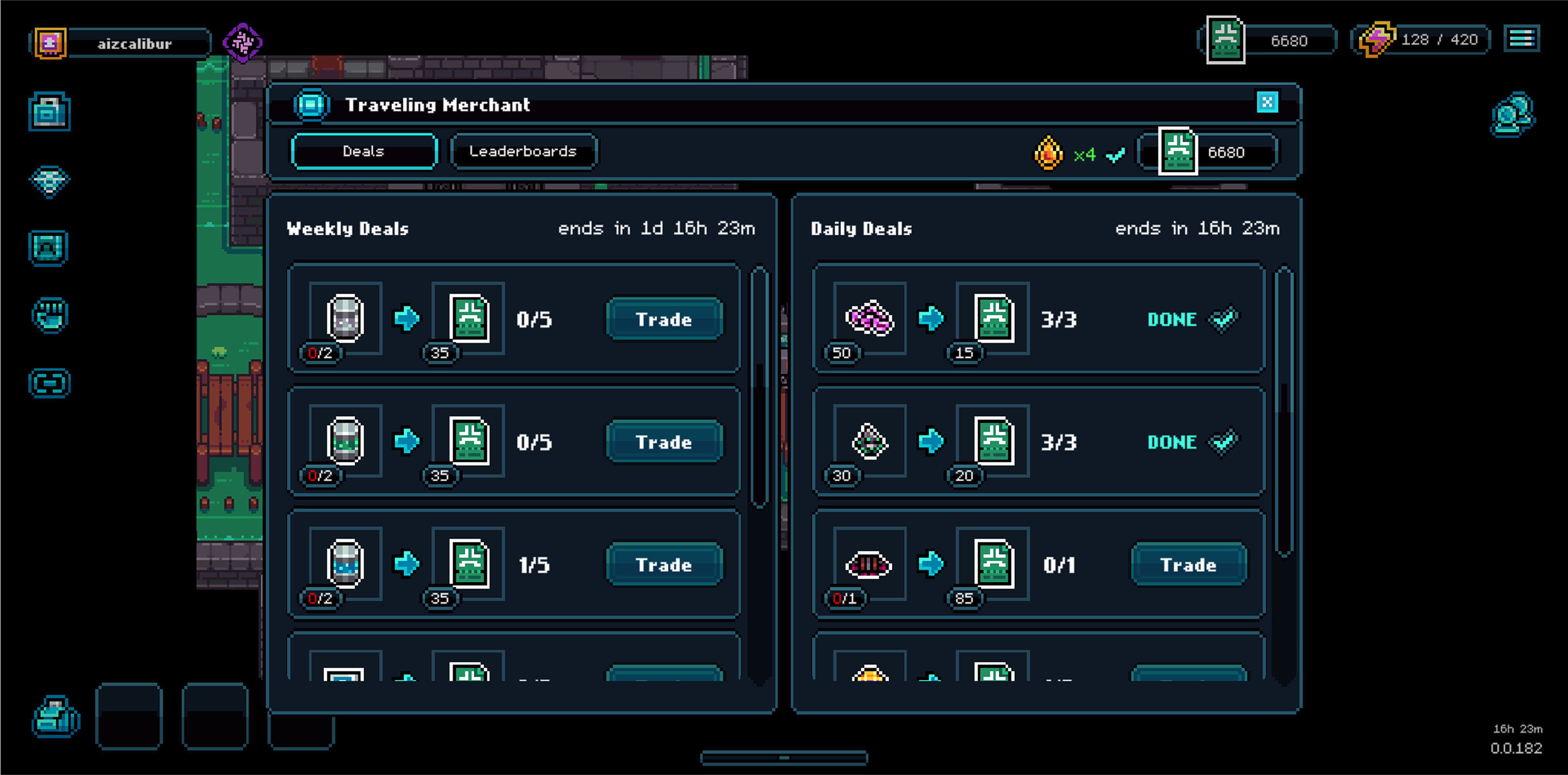Open the backpack inventory icon
Screen dimensions: 1568x775
[50, 111]
